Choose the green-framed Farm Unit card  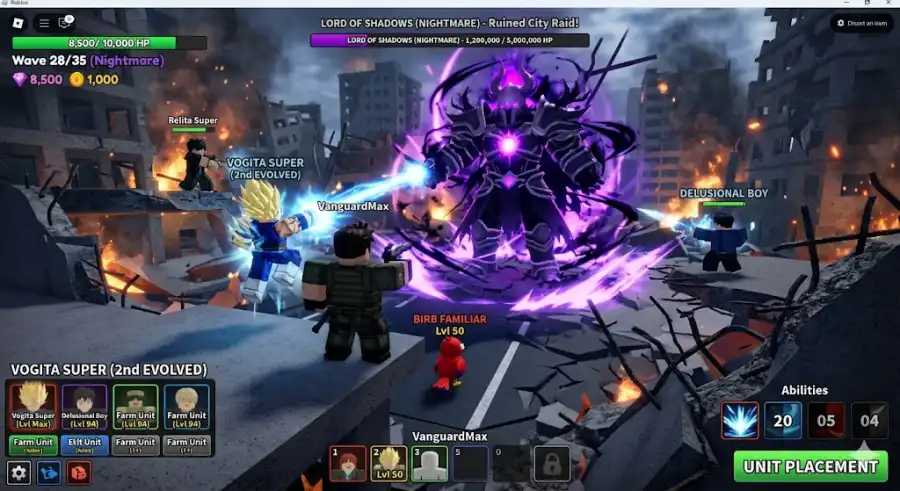pos(136,405)
